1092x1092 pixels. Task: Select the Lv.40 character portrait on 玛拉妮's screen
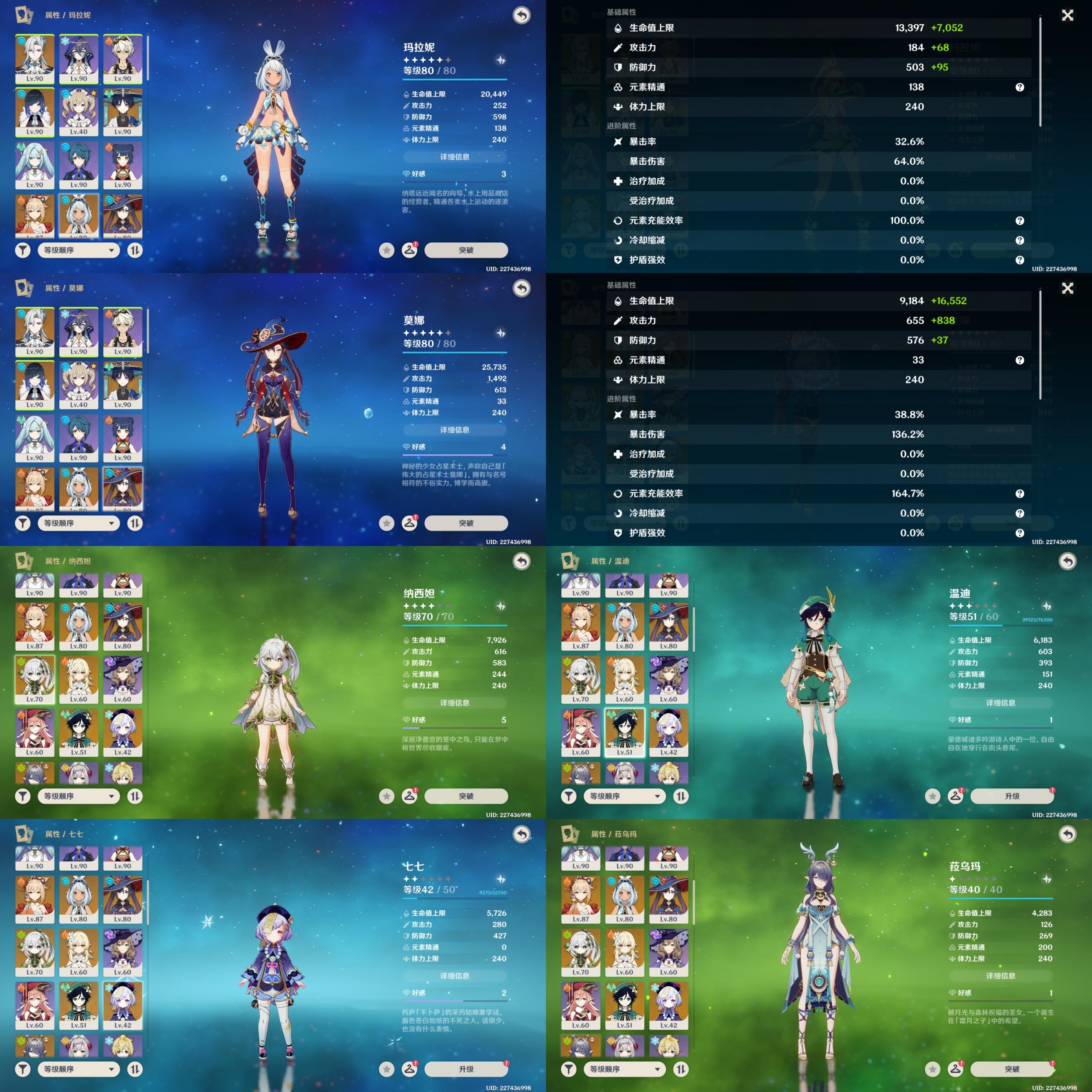[78, 112]
